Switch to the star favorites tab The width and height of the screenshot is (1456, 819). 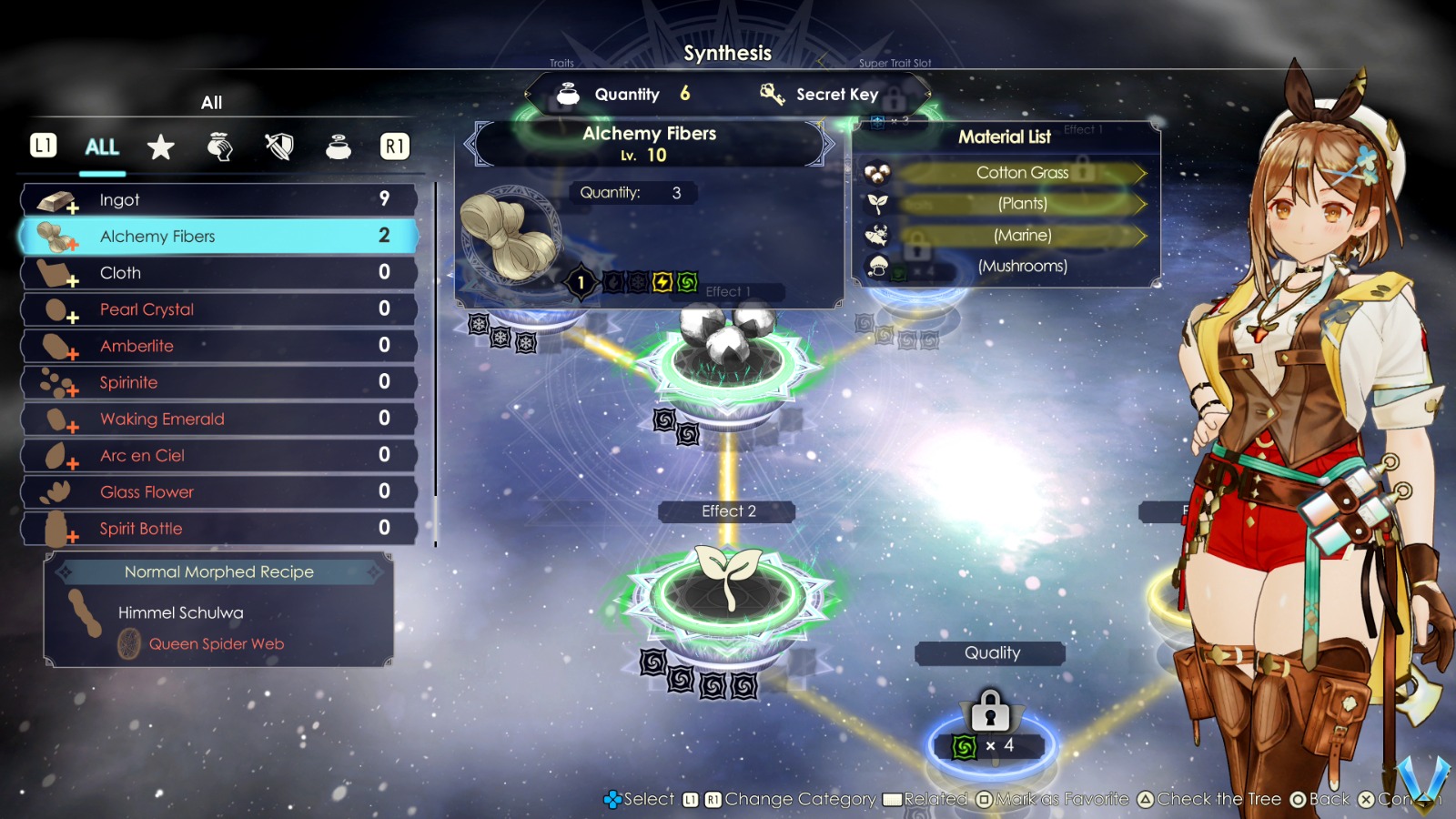[x=161, y=147]
